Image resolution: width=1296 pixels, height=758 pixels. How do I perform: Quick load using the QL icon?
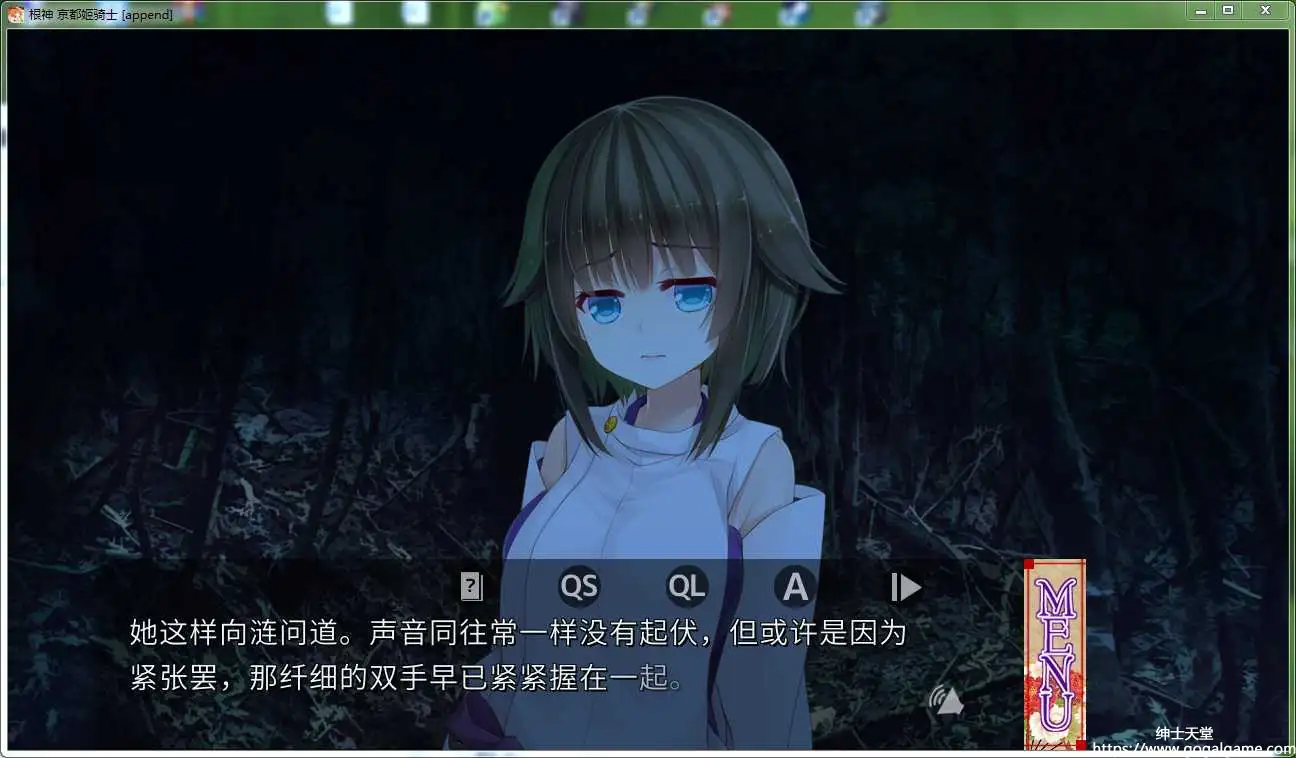click(687, 586)
